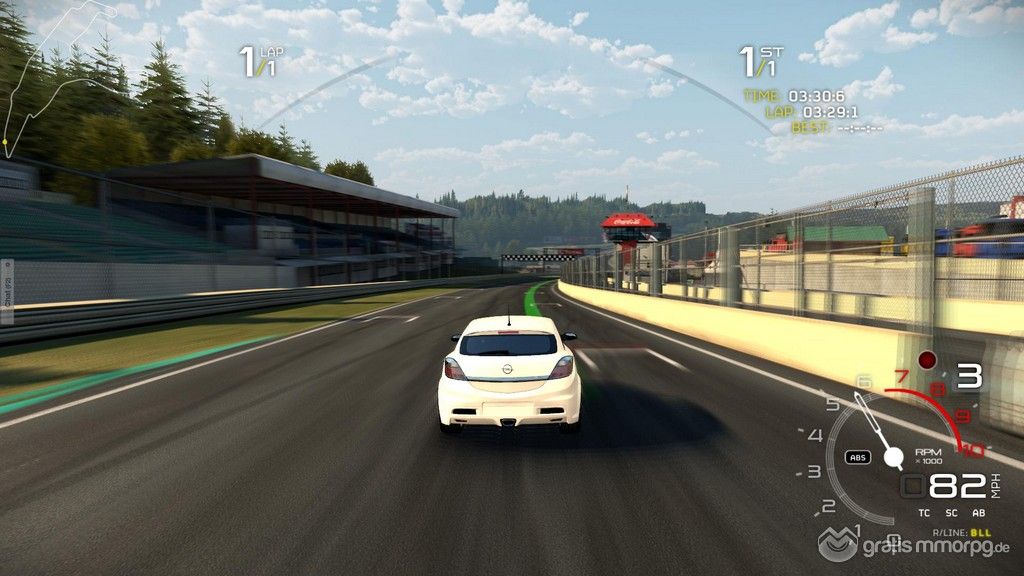This screenshot has height=576, width=1024.
Task: Toggle the ABS indicator on the tachometer
Action: click(857, 457)
